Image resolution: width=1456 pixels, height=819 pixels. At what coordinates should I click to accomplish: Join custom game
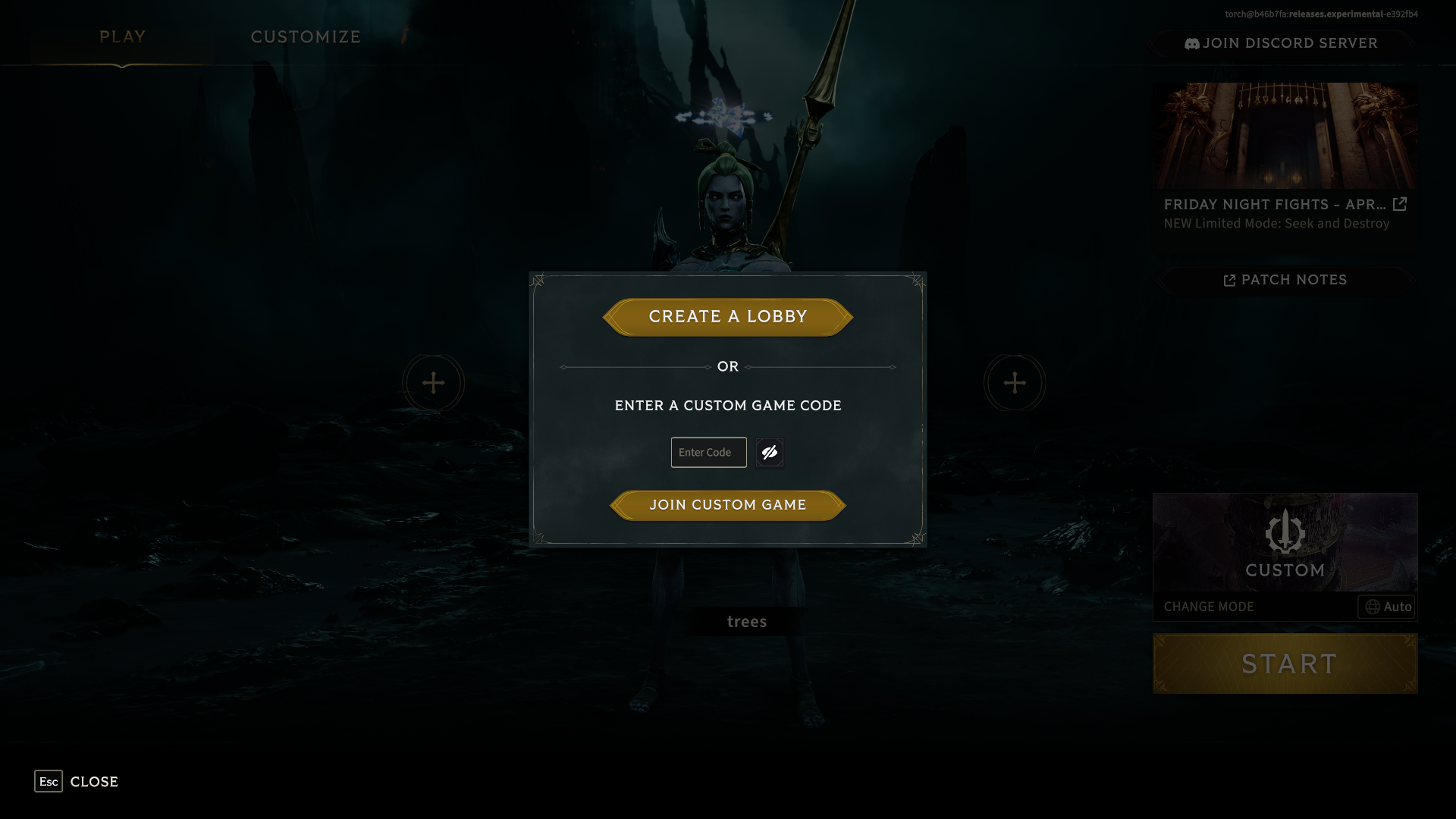click(728, 505)
